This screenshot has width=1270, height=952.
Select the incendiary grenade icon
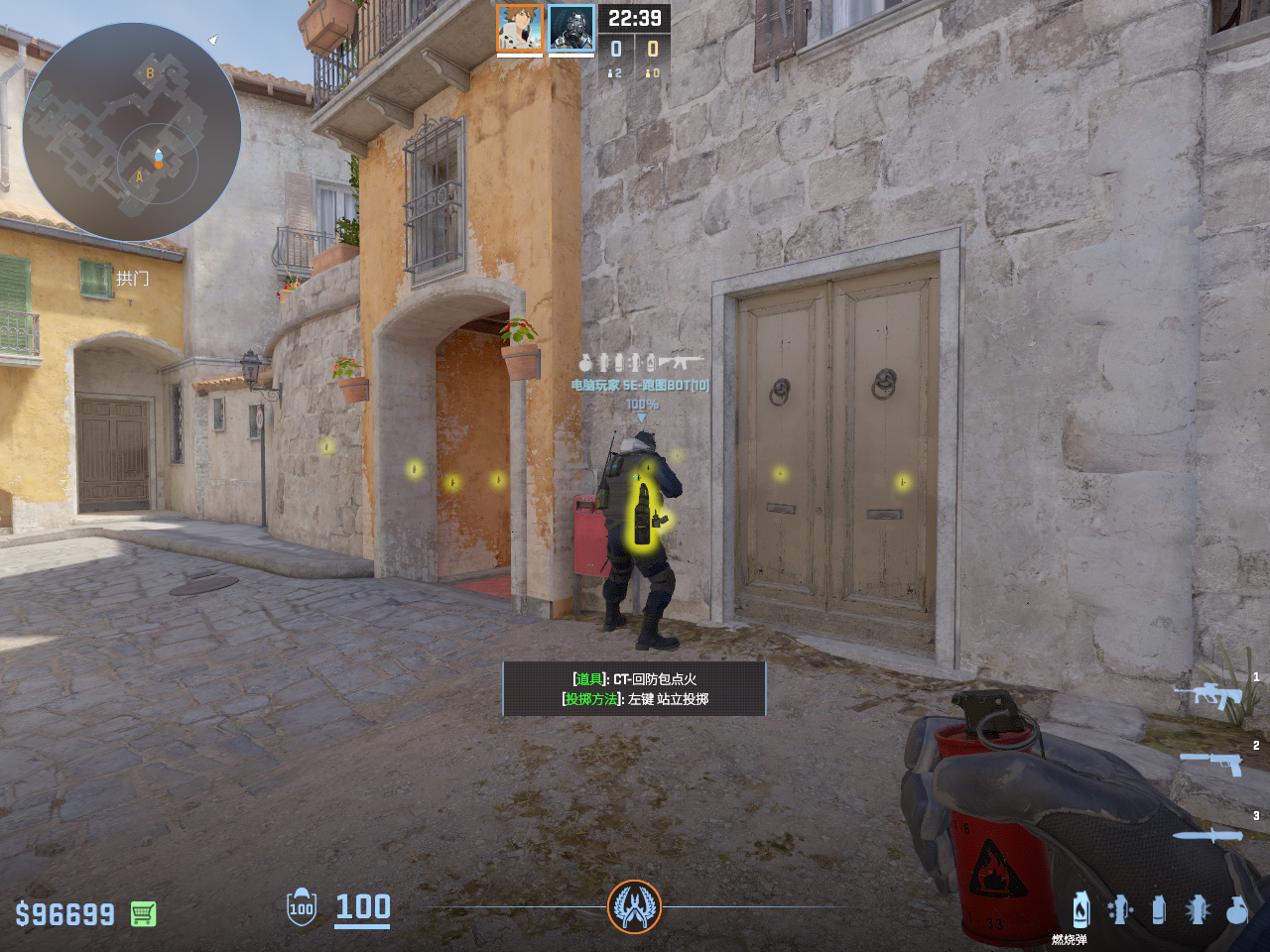[1081, 909]
